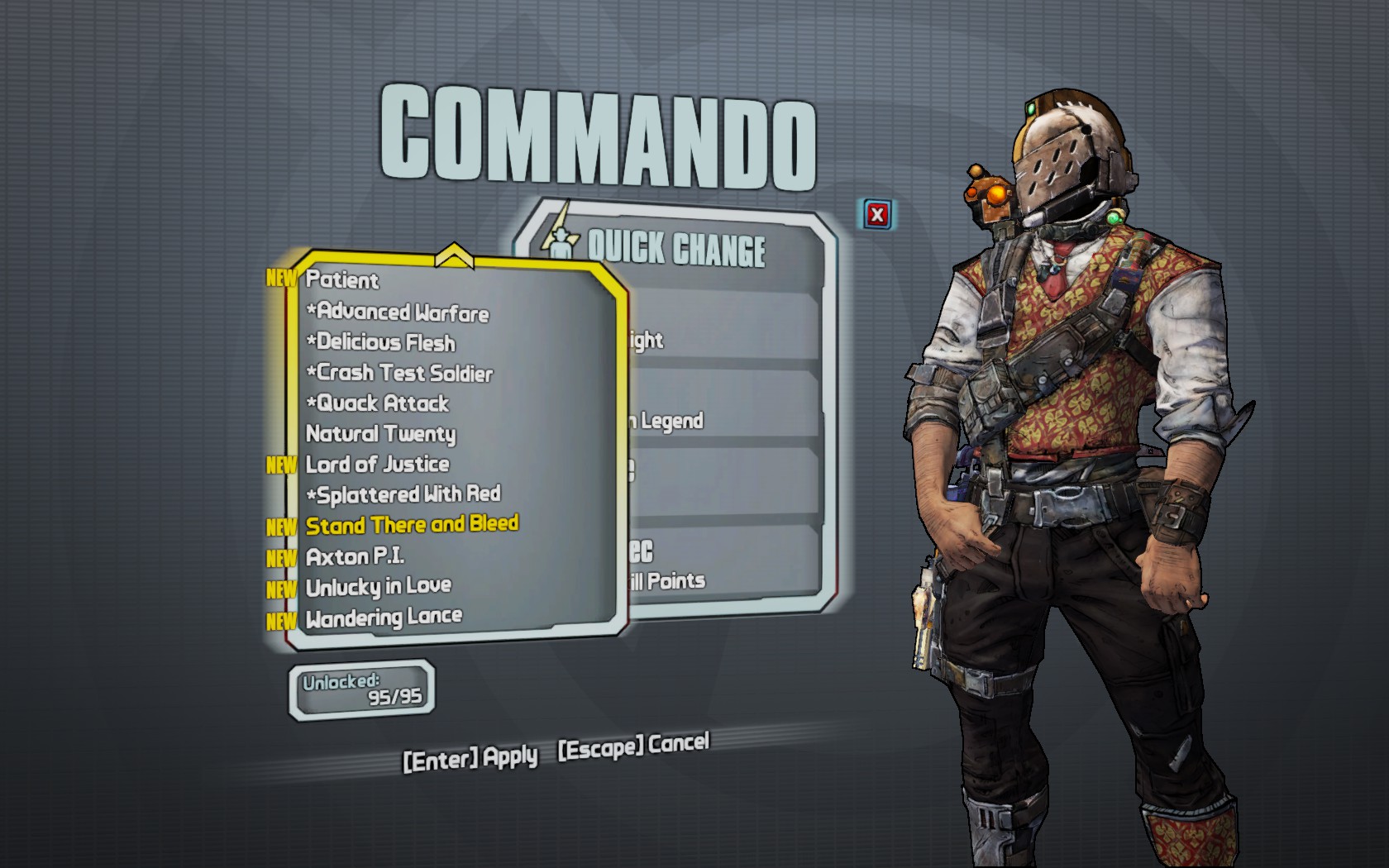1389x868 pixels.
Task: Choose the Advanced Warfare skin
Action: [398, 312]
